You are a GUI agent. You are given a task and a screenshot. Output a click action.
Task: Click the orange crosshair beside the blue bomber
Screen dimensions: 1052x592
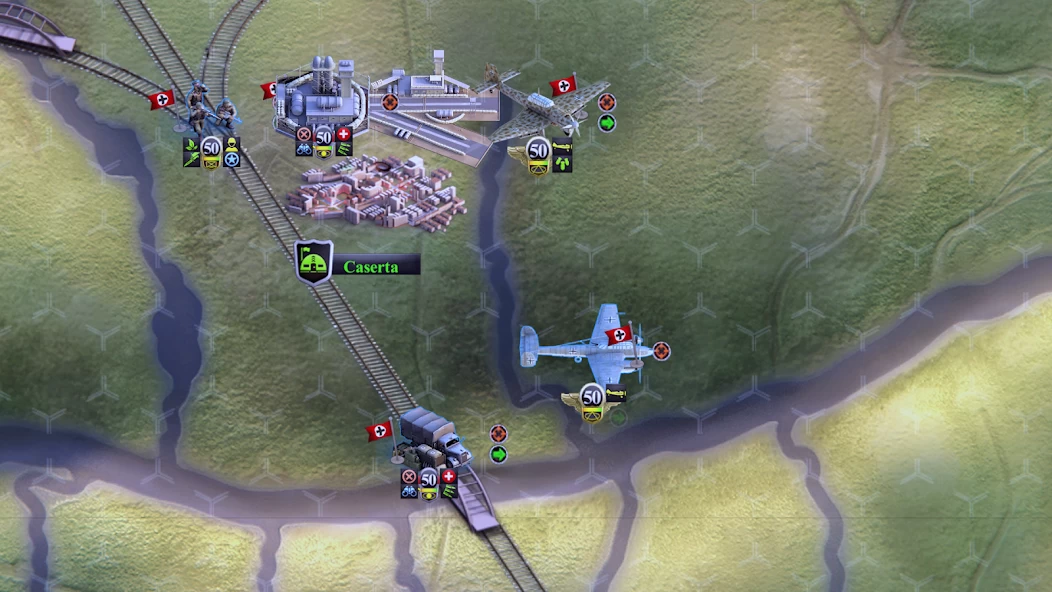click(661, 351)
